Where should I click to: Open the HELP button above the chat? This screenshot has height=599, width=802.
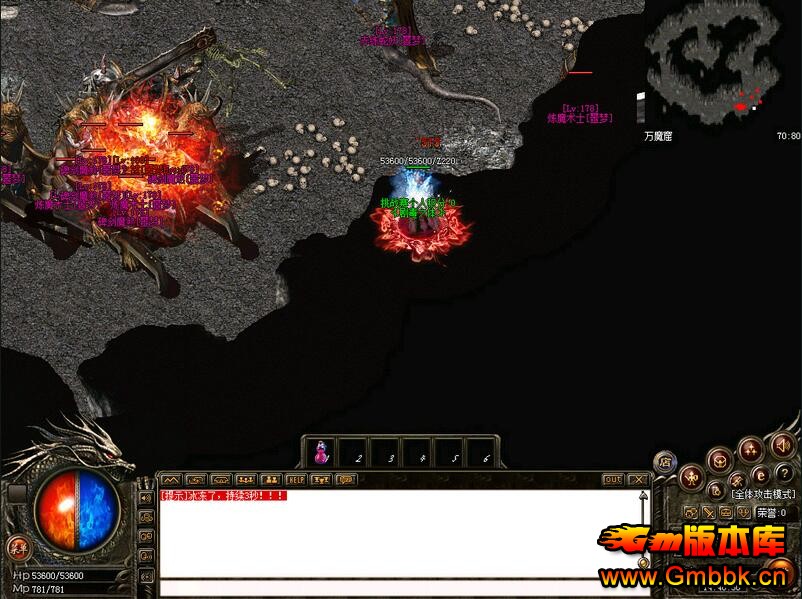[x=295, y=480]
